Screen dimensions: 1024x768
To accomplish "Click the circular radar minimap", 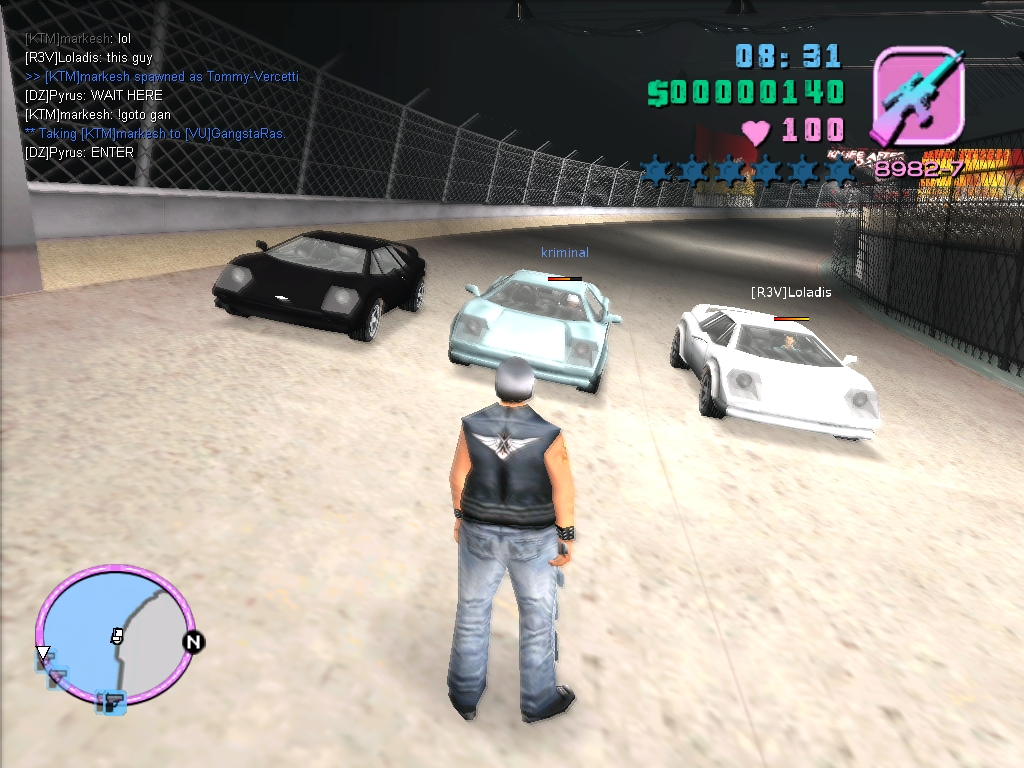I will click(x=113, y=635).
